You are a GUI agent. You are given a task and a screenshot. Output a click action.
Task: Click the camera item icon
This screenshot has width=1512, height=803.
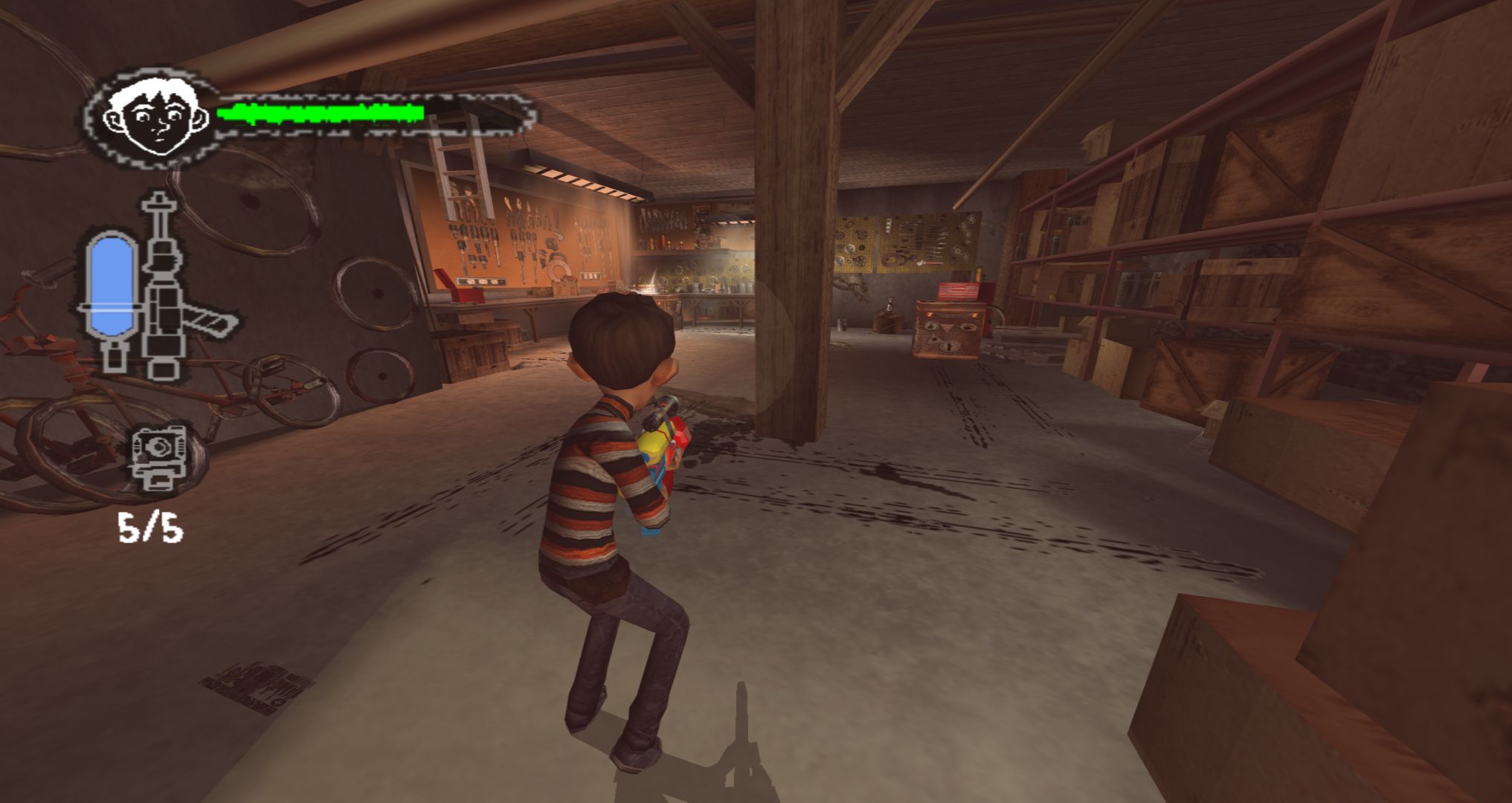(157, 455)
